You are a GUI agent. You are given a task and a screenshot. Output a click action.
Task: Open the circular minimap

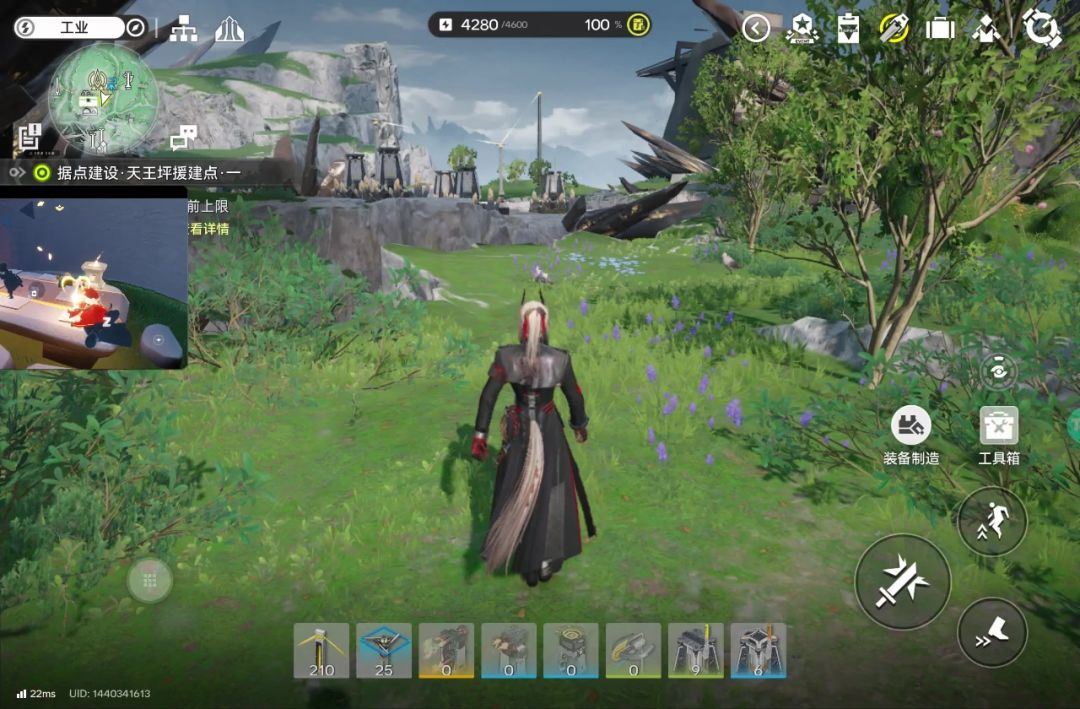click(x=103, y=98)
